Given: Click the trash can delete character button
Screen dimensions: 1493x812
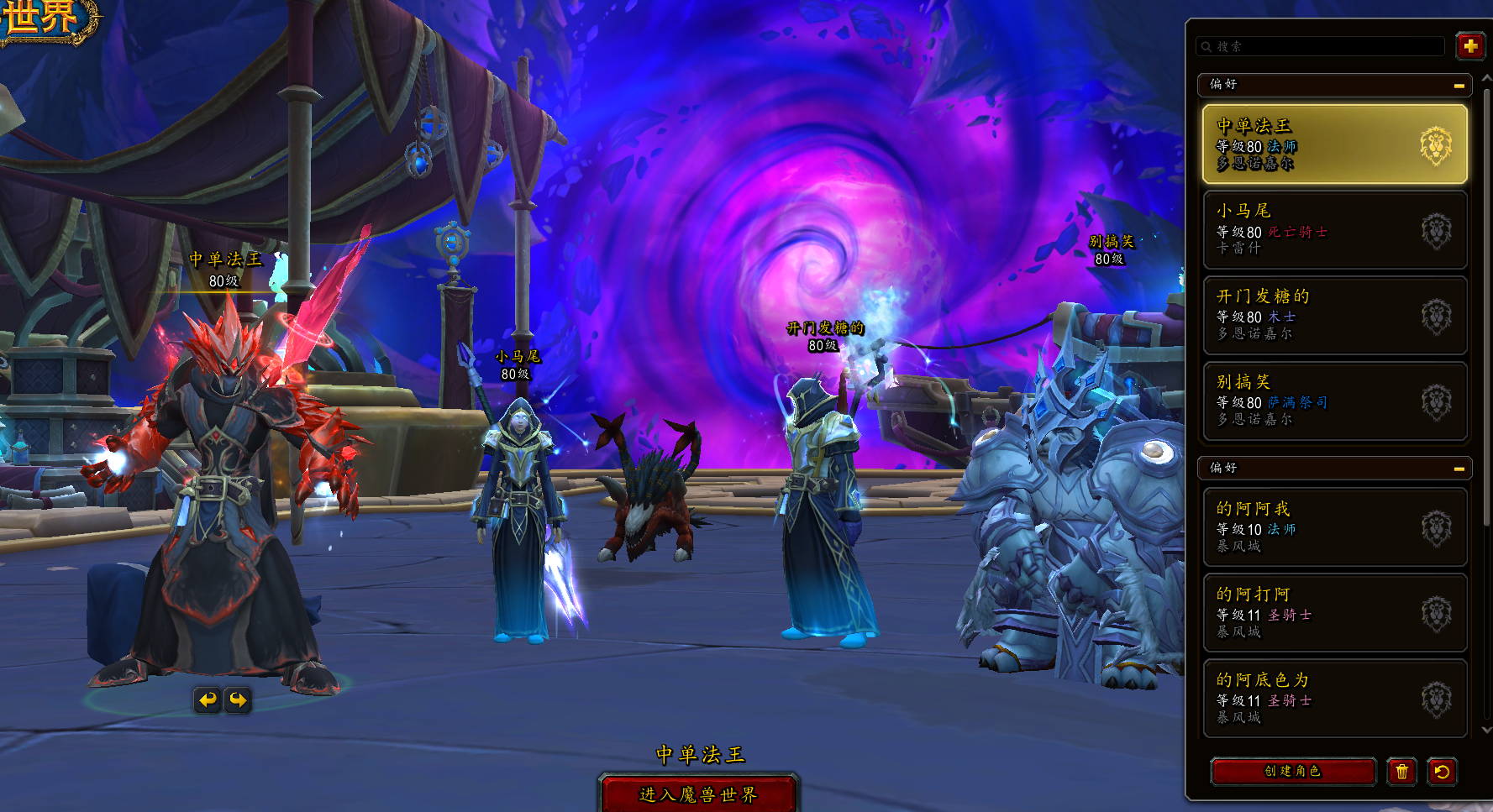Looking at the screenshot, I should [1401, 771].
